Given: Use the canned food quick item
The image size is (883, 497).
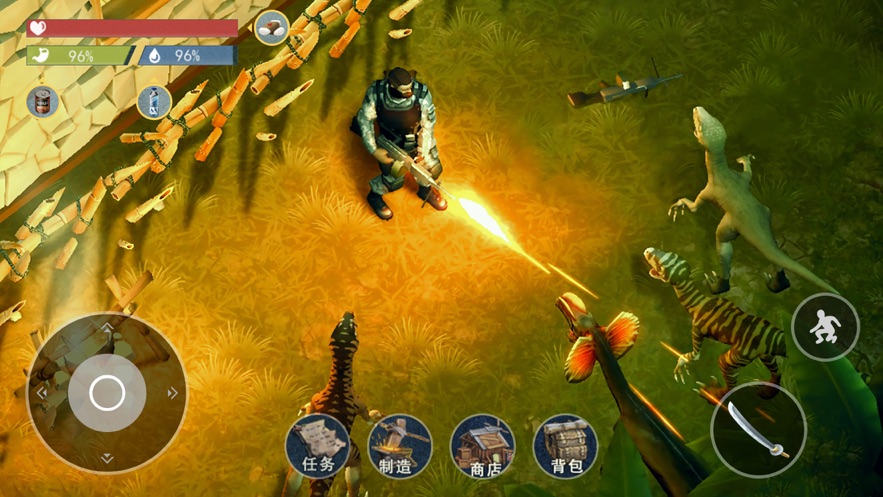Looking at the screenshot, I should point(42,101).
